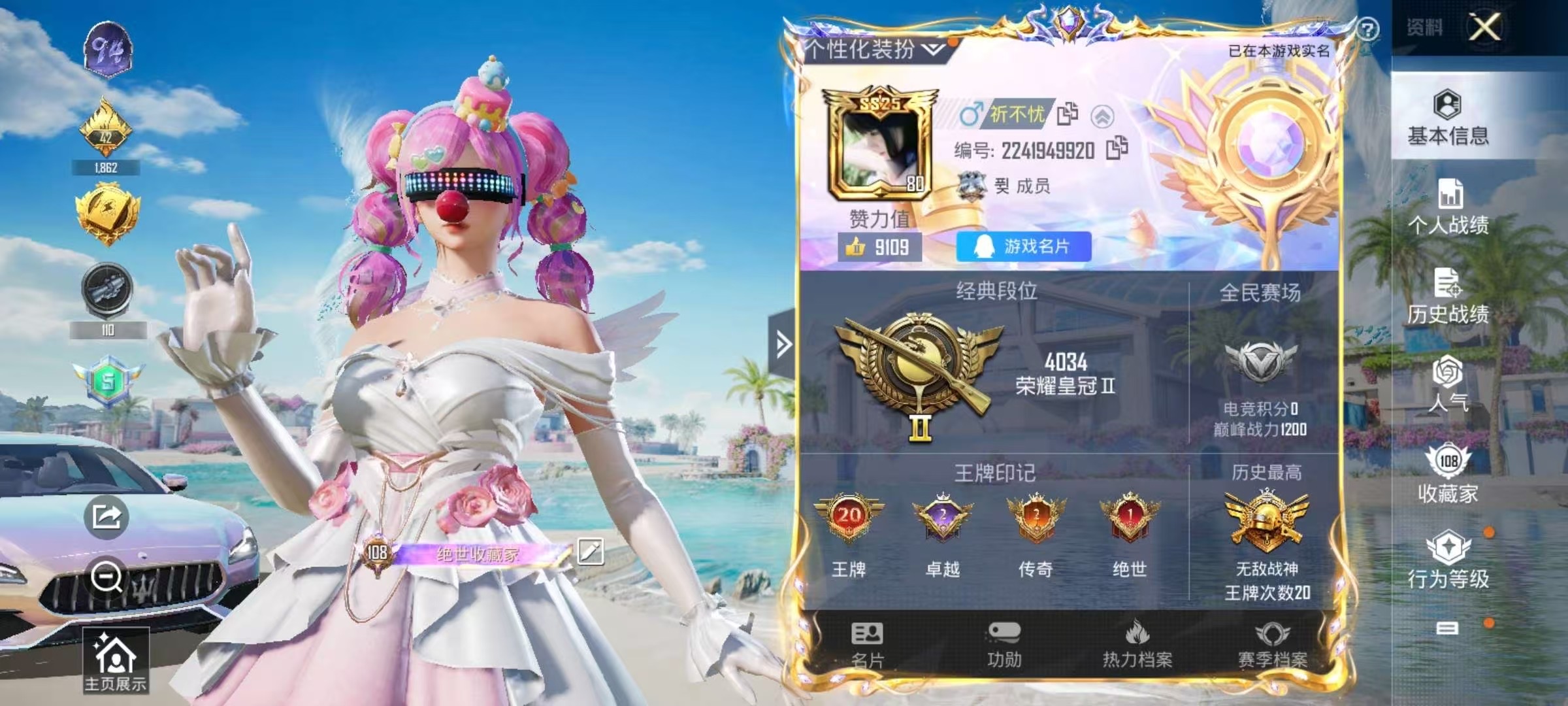Edit the 绝世收藏家 title with the pencil icon
Image resolution: width=1568 pixels, height=706 pixels.
pyautogui.click(x=590, y=552)
